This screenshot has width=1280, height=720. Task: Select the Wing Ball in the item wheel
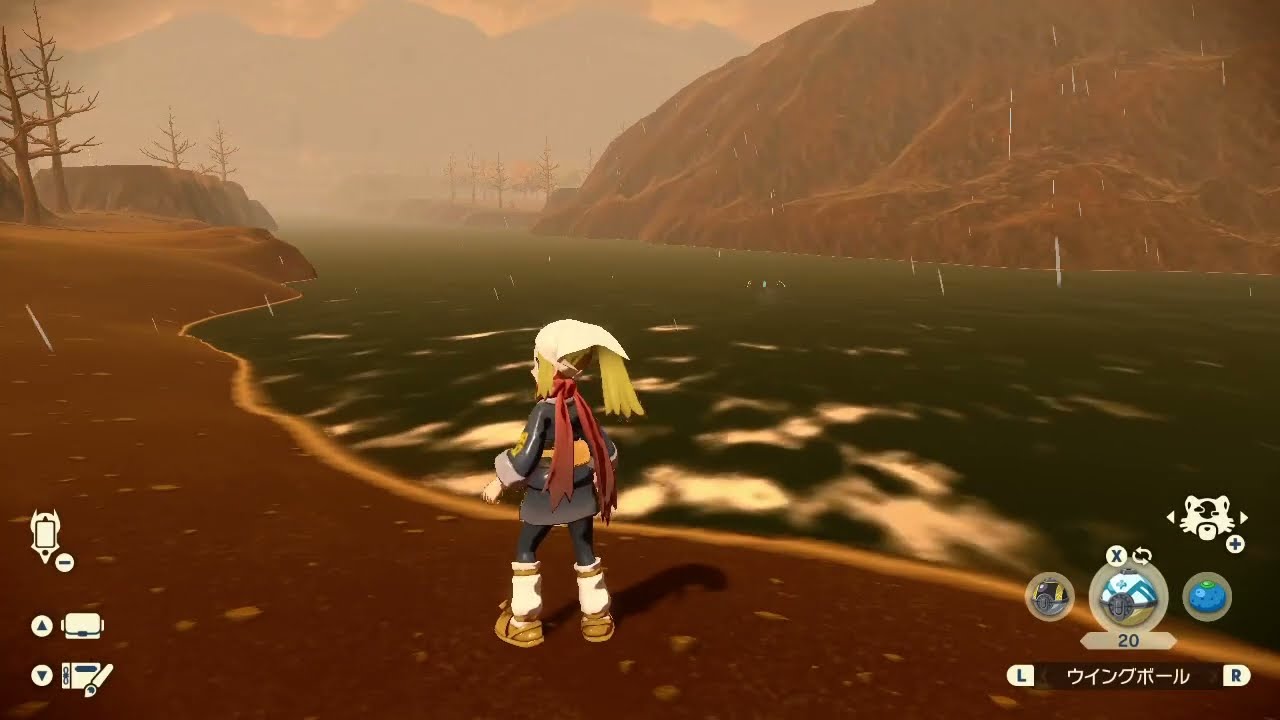click(1128, 597)
